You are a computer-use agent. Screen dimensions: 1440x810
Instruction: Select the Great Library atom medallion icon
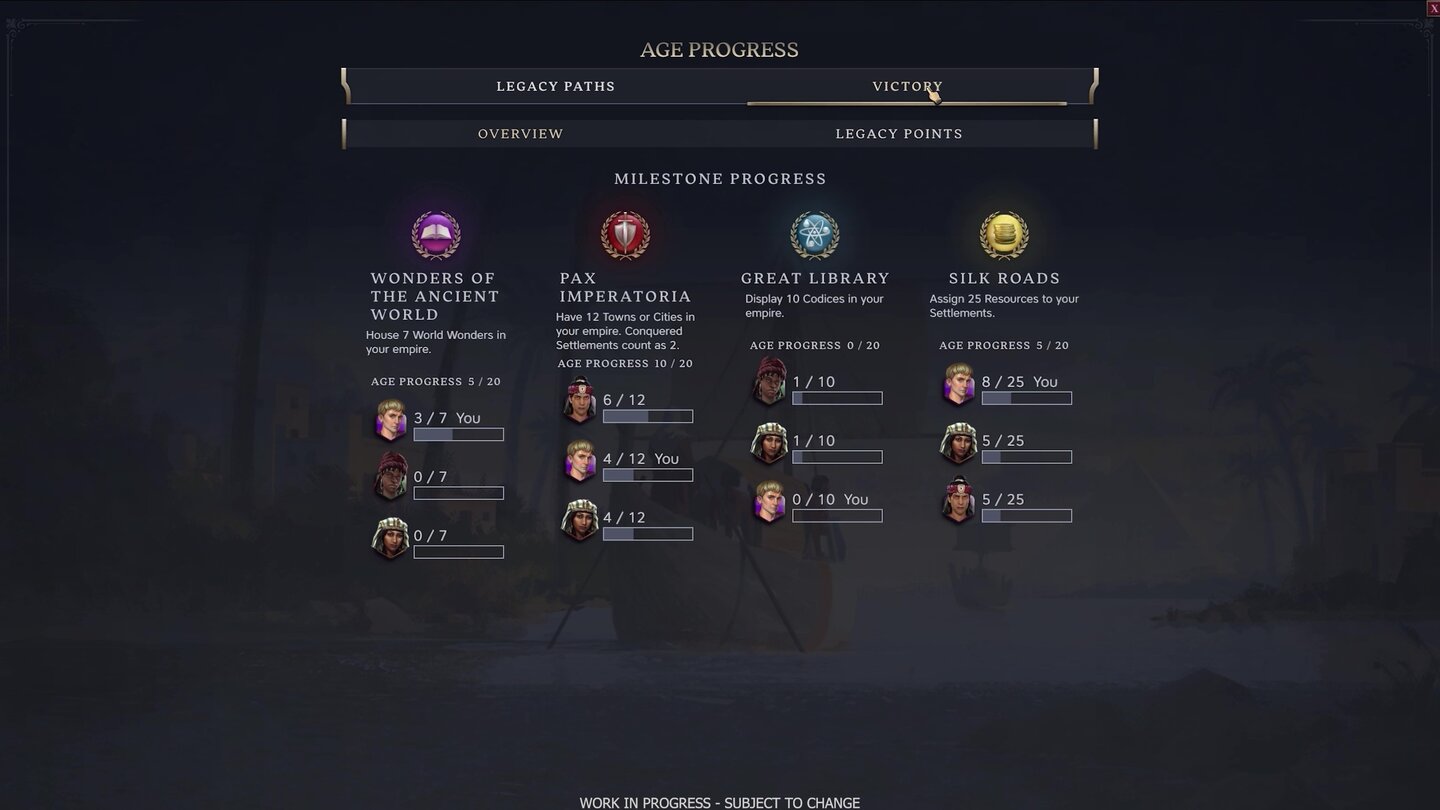click(814, 234)
